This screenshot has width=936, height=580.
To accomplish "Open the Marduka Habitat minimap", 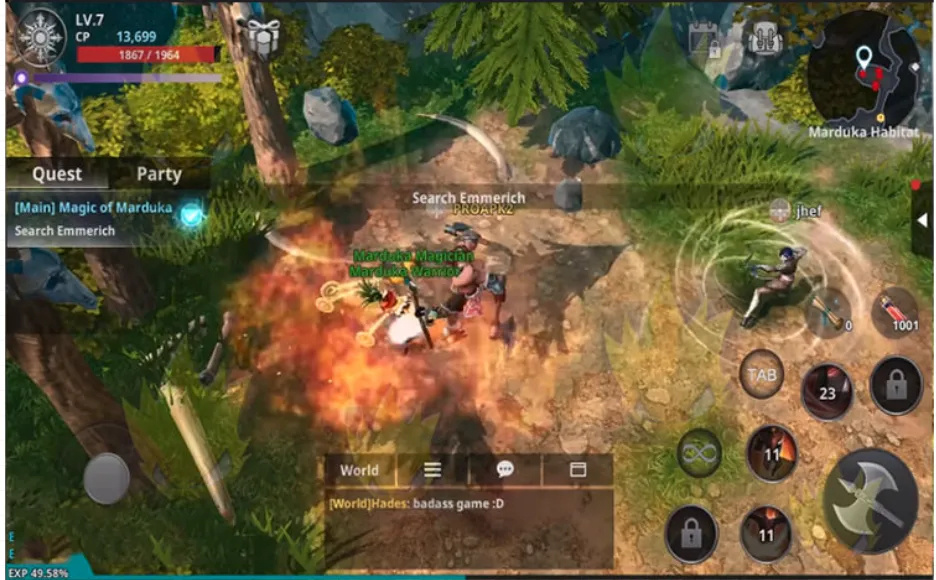I will point(864,66).
